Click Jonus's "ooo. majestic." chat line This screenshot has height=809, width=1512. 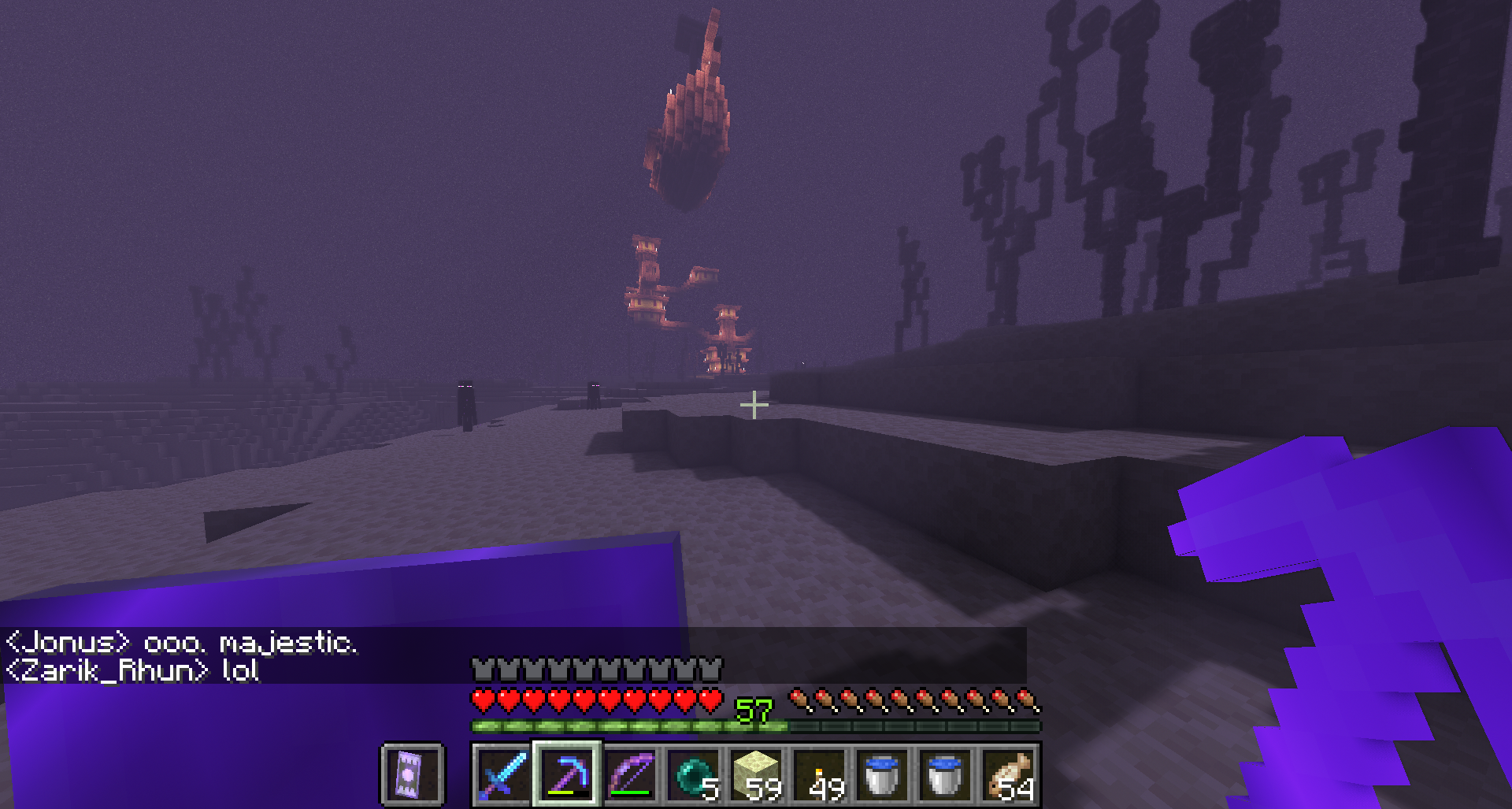point(181,643)
